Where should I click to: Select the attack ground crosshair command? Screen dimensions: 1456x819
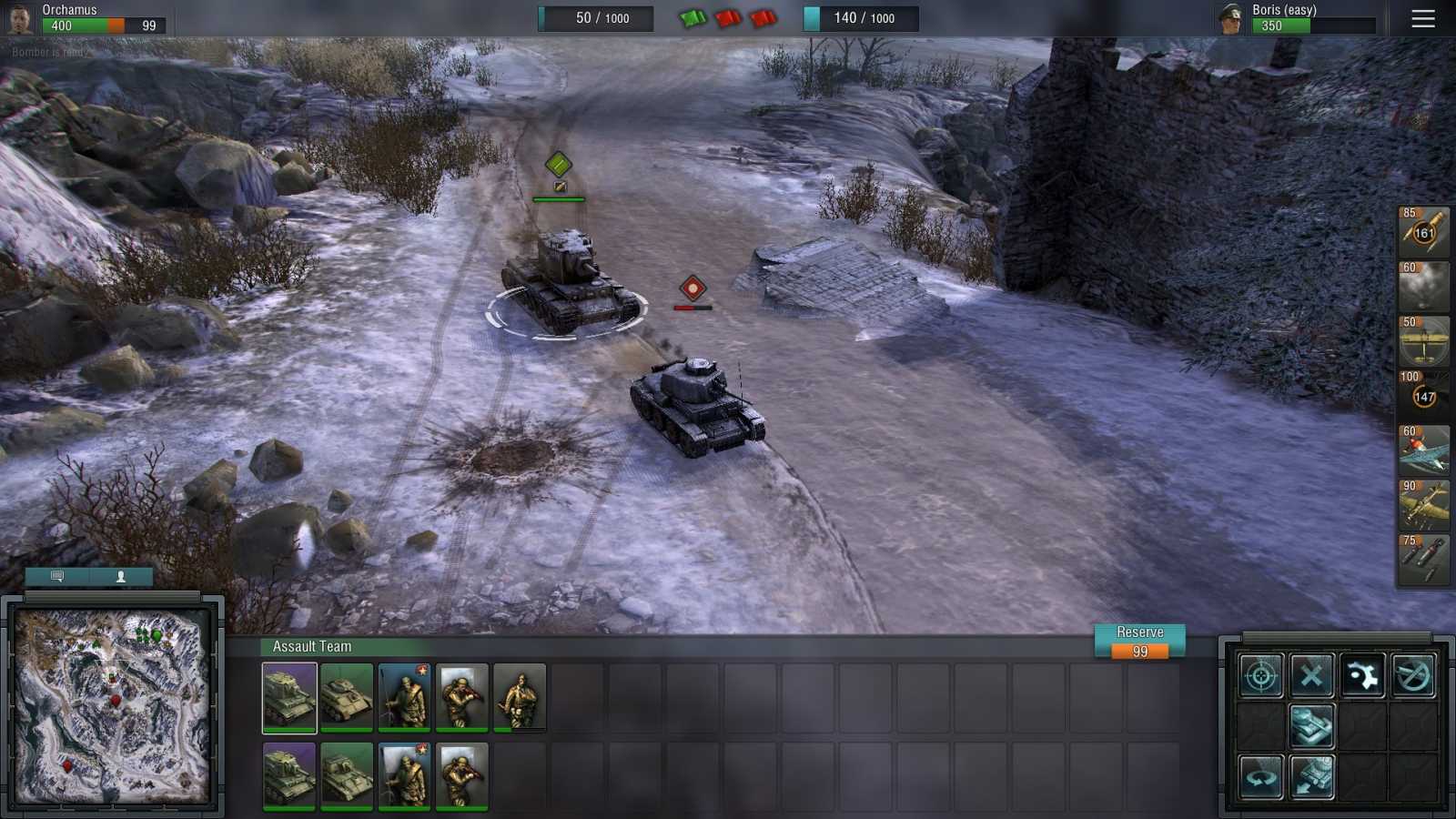[1259, 677]
